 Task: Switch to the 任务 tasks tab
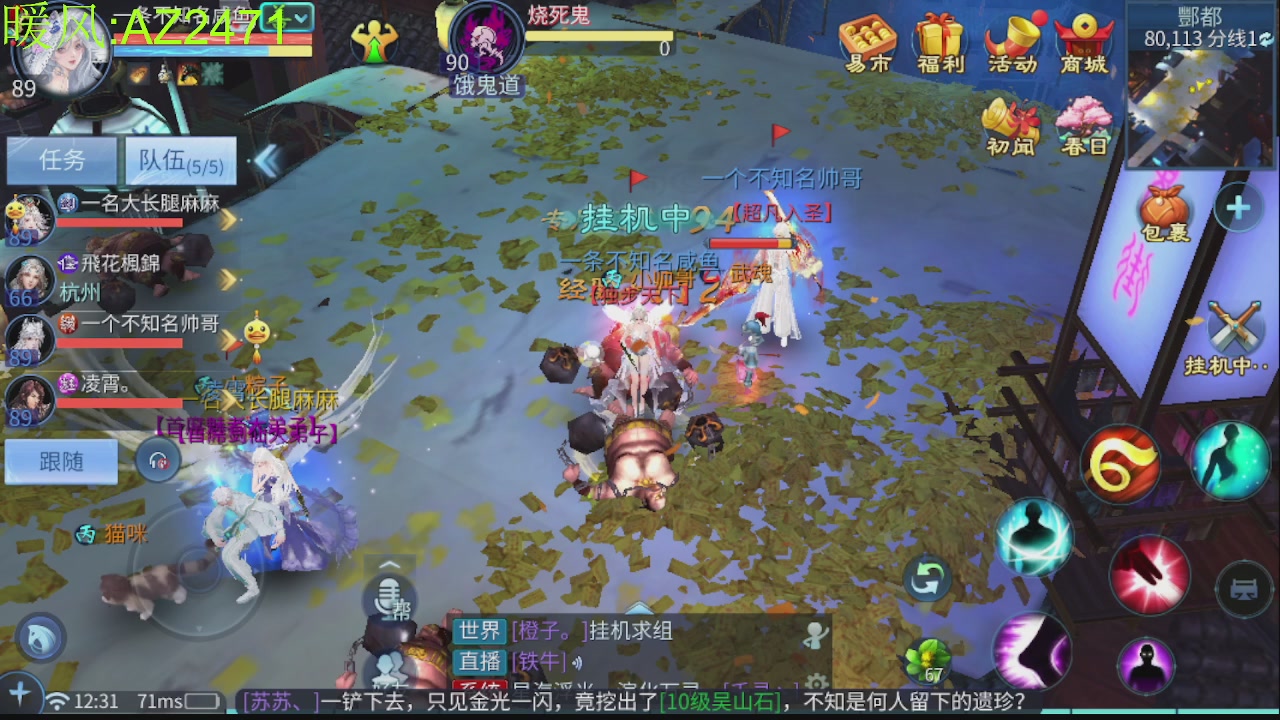[62, 162]
